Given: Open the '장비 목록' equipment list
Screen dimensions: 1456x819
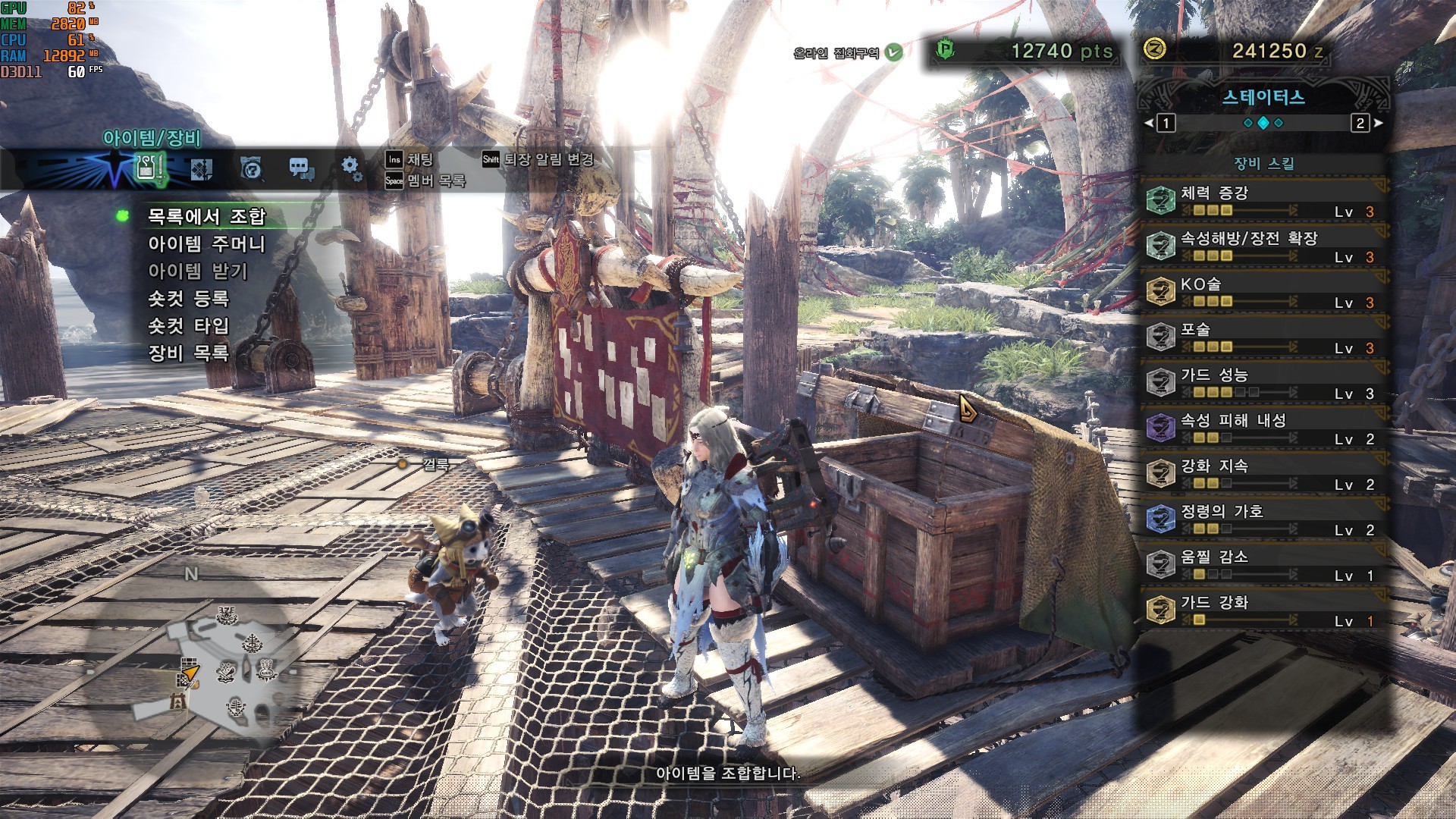Looking at the screenshot, I should tap(188, 353).
